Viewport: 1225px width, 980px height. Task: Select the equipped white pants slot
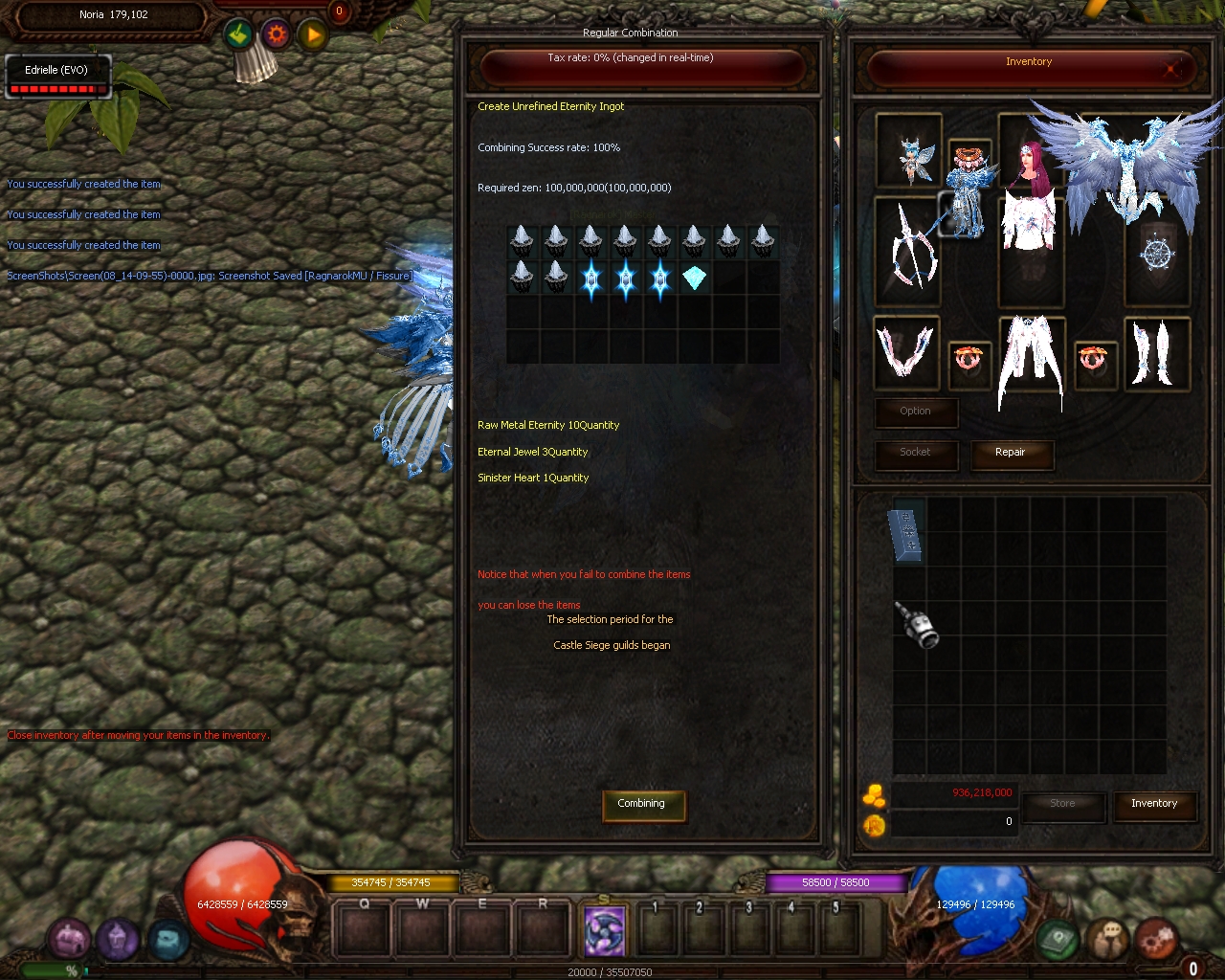[1030, 361]
